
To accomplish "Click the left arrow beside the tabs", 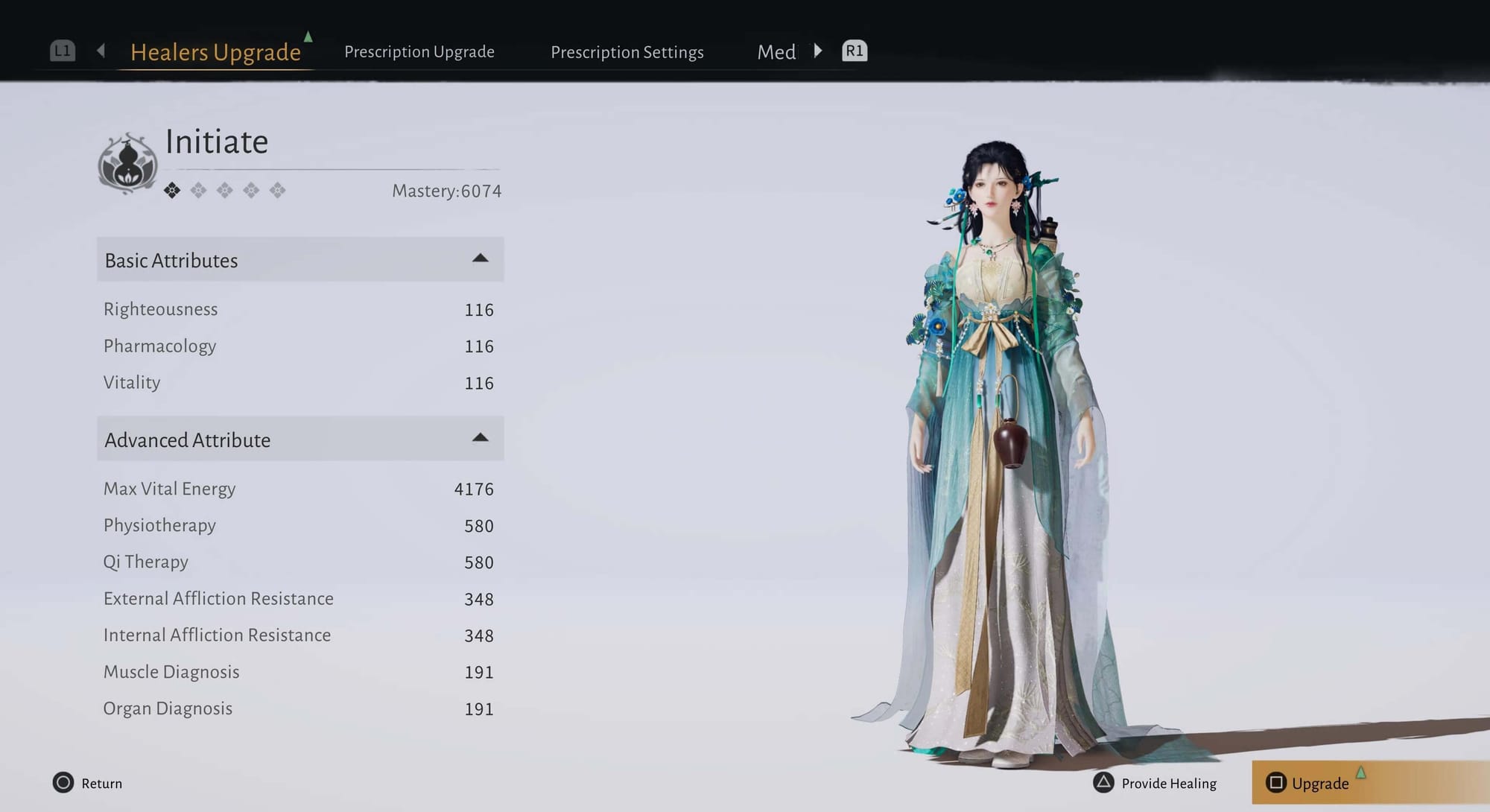I will click(101, 51).
